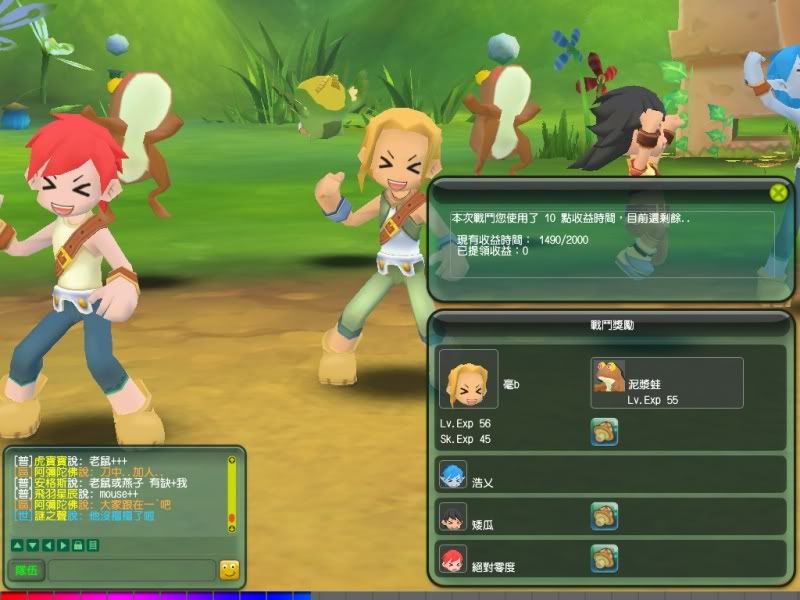
Task: Click the loot item under 泥漿蛙
Action: pos(604,431)
